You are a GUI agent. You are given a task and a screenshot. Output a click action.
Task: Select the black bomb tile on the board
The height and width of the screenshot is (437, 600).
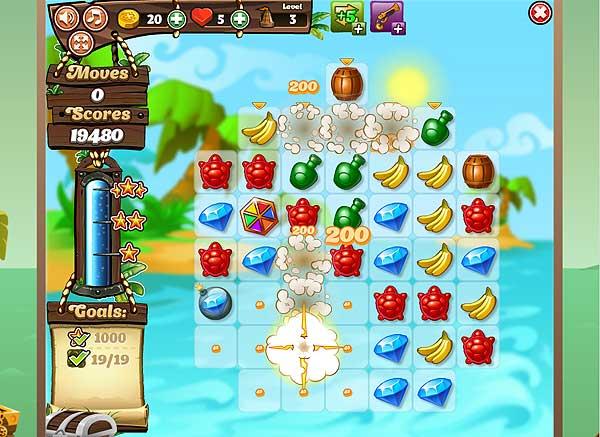coord(214,303)
